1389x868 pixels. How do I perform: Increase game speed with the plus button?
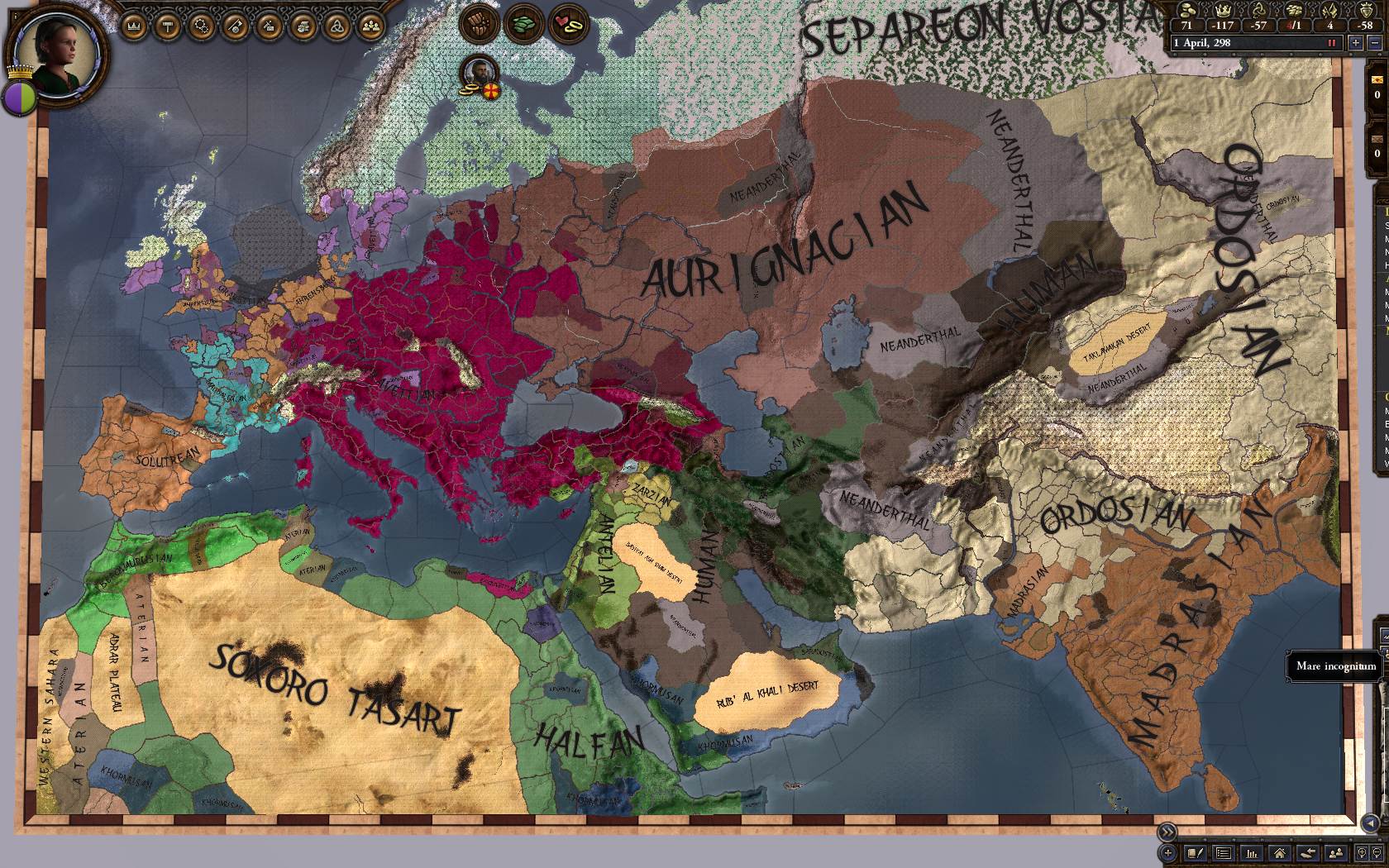coord(1354,44)
